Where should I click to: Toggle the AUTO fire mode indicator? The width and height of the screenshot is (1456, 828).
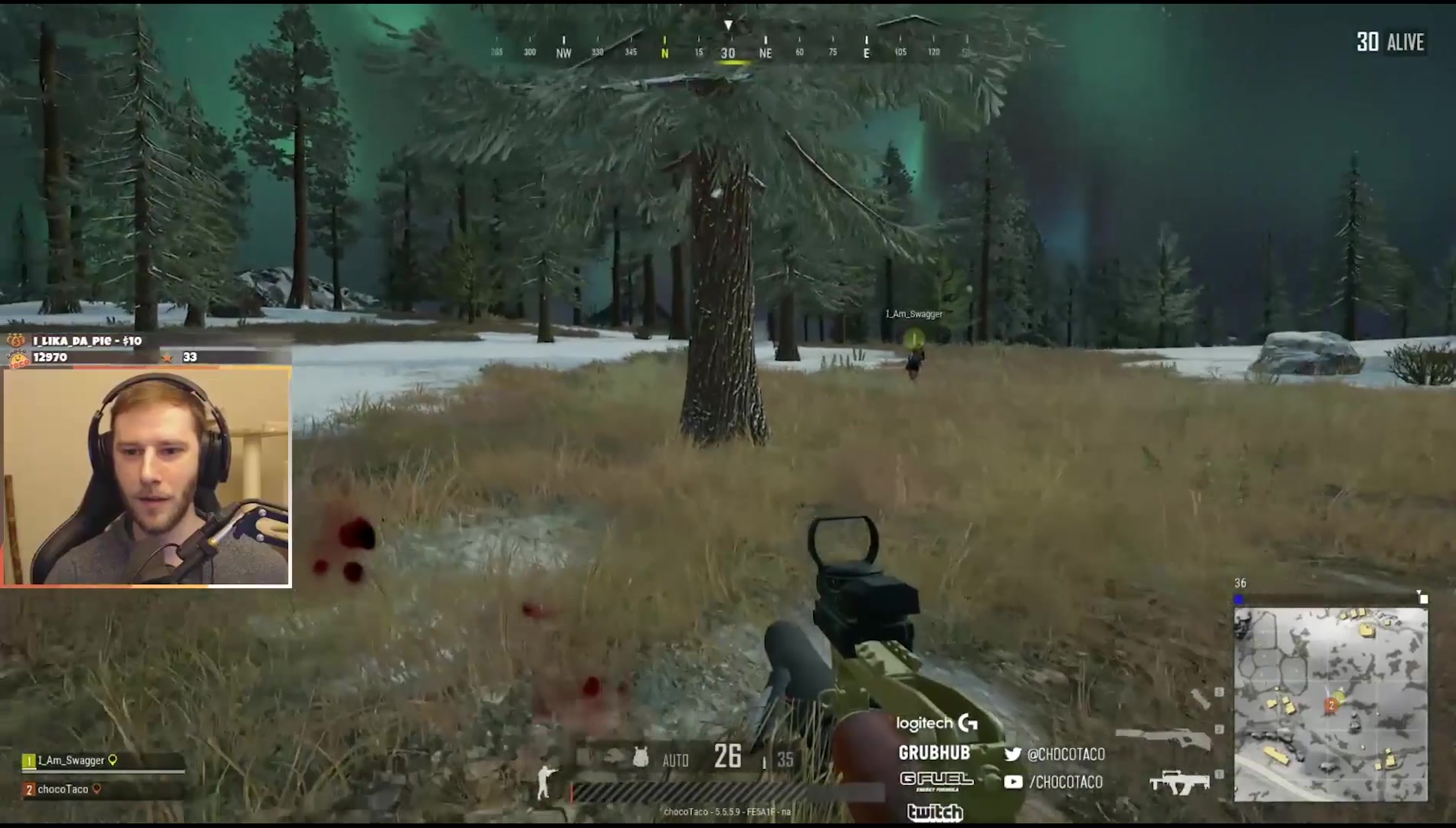[675, 761]
